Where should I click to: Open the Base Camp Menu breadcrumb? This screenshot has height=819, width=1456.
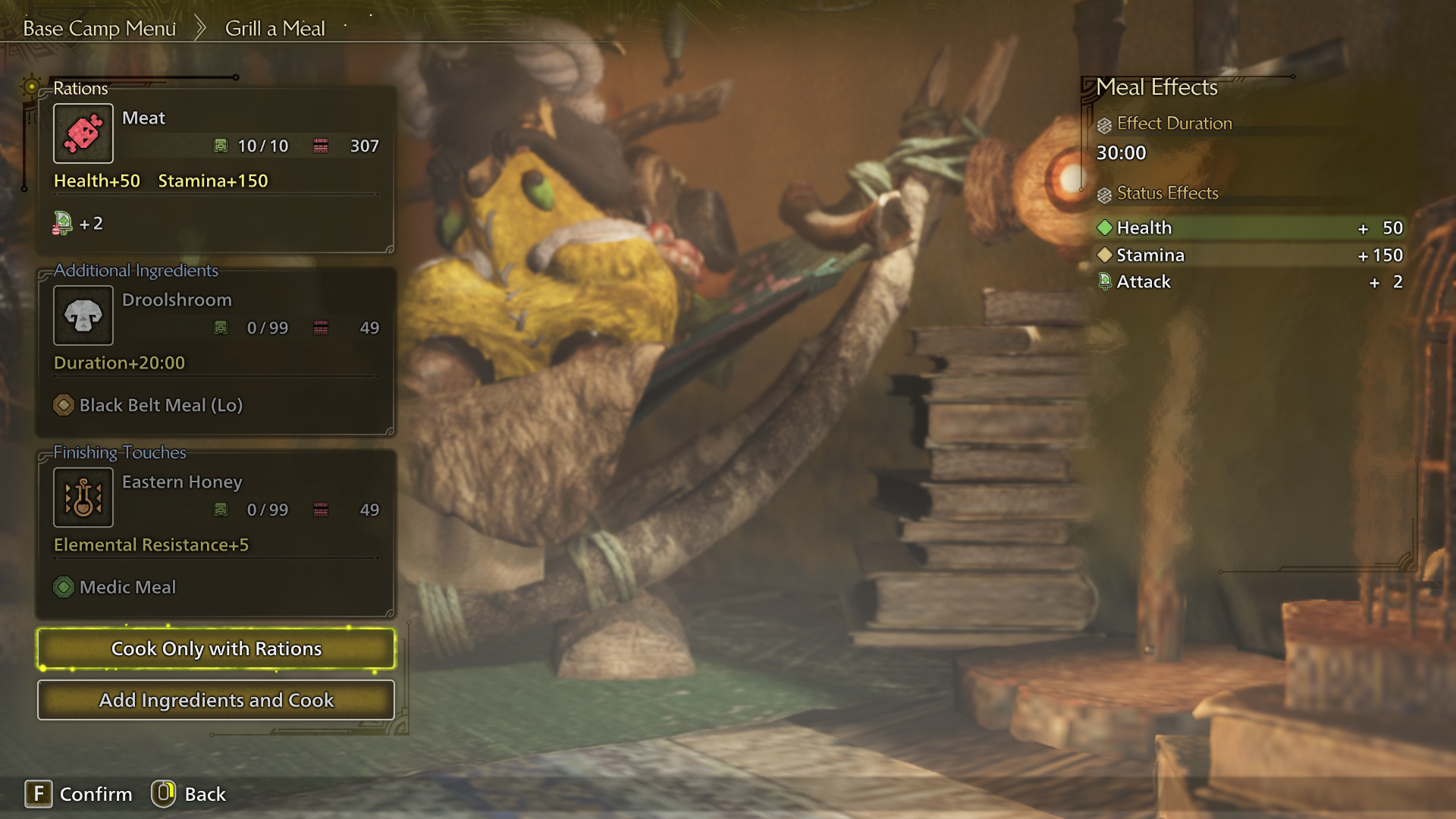(x=99, y=27)
